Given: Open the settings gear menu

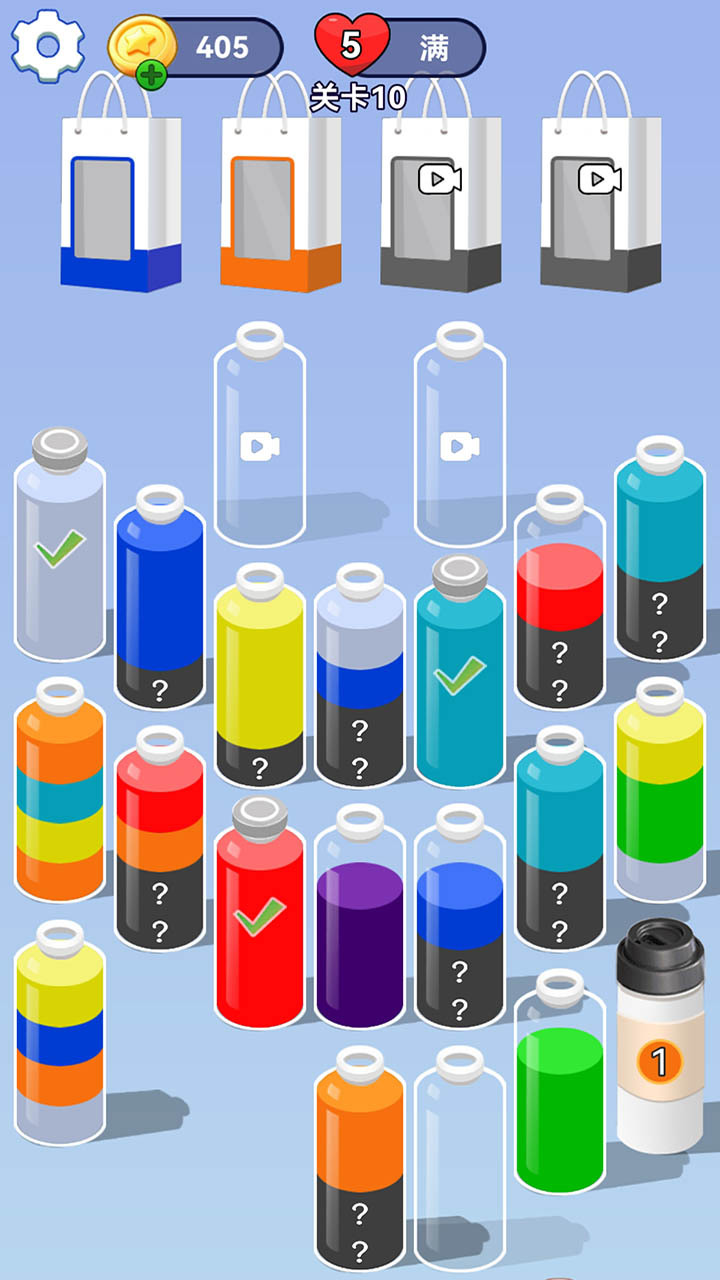Looking at the screenshot, I should (46, 45).
